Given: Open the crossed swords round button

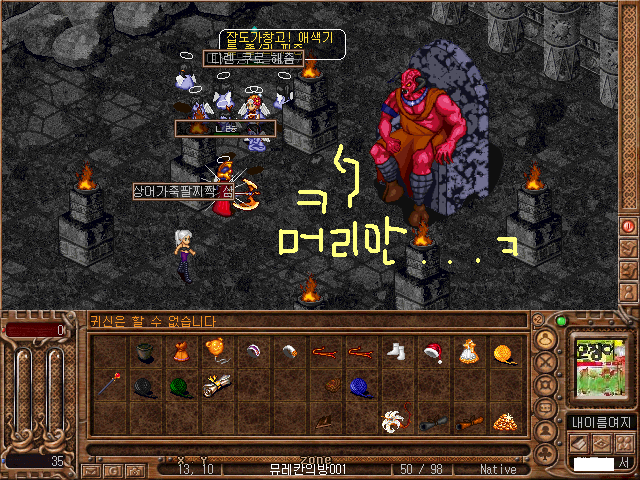Looking at the screenshot, I should click(546, 360).
